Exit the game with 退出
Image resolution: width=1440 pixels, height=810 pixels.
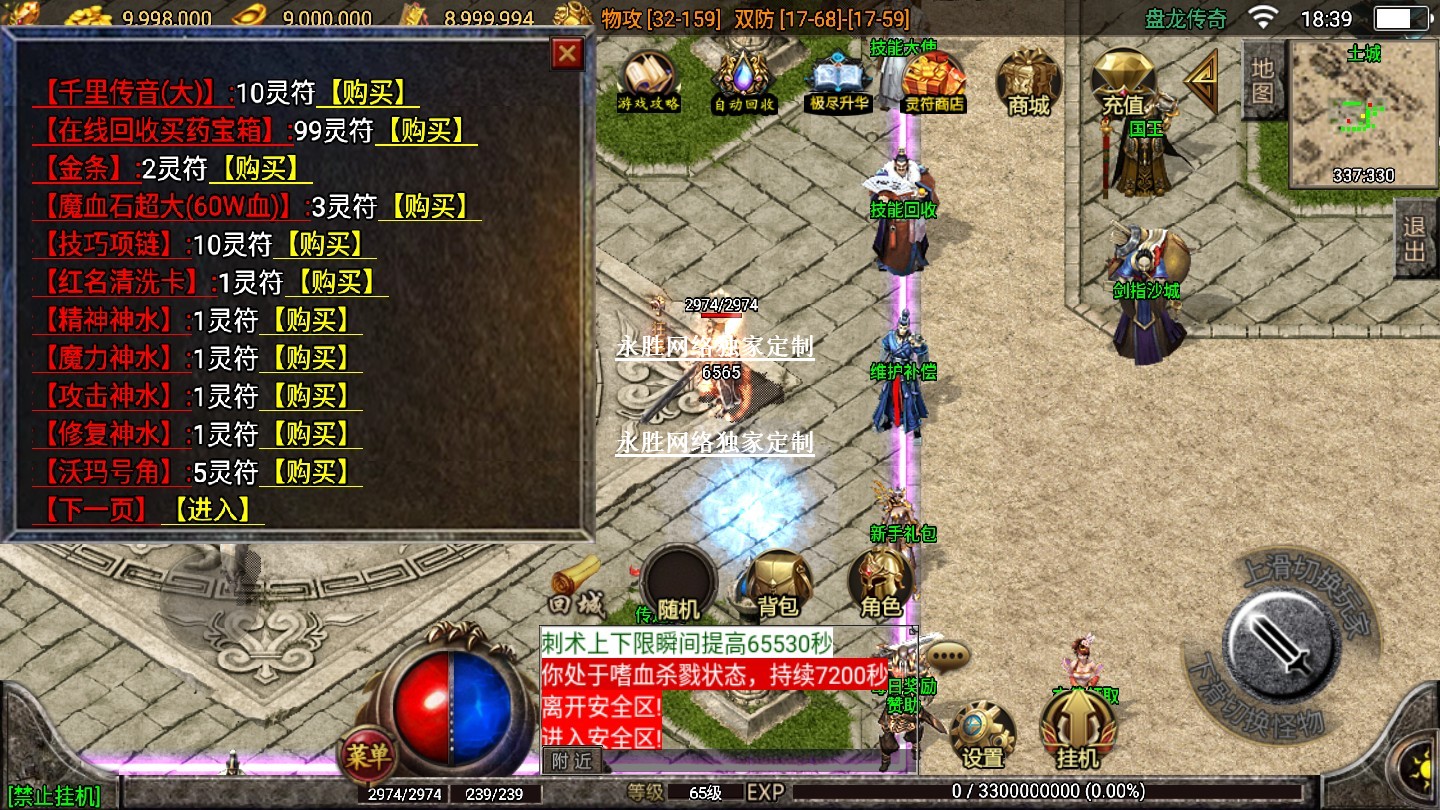(x=1415, y=238)
